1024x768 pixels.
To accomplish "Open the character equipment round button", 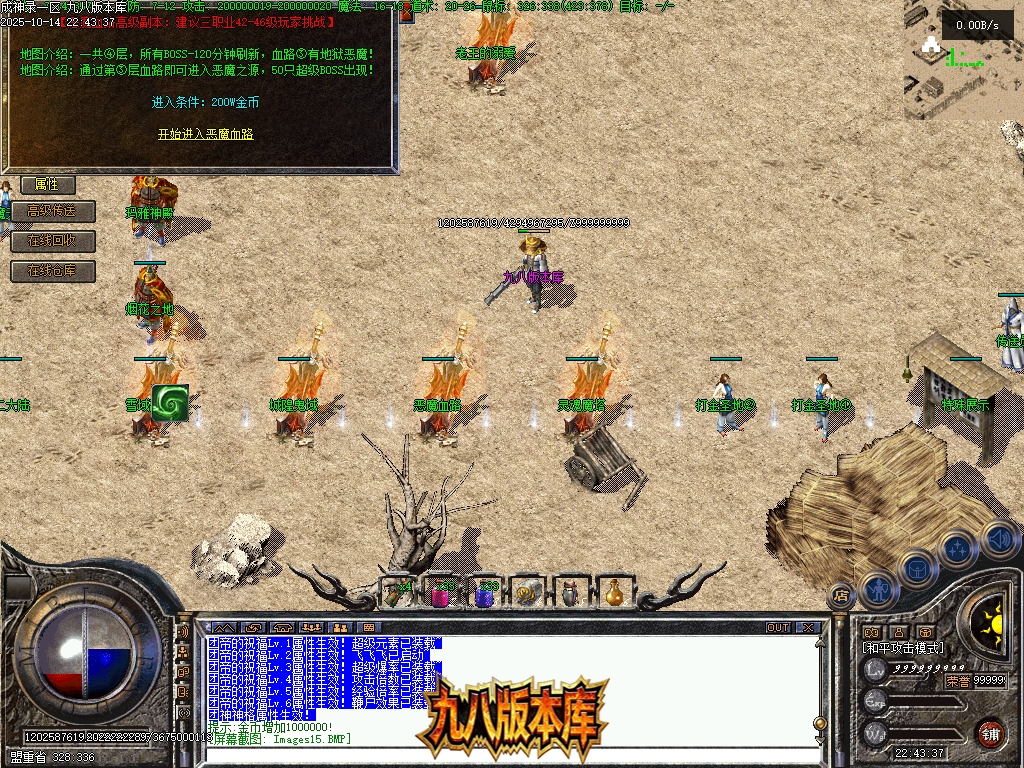I will (x=877, y=588).
